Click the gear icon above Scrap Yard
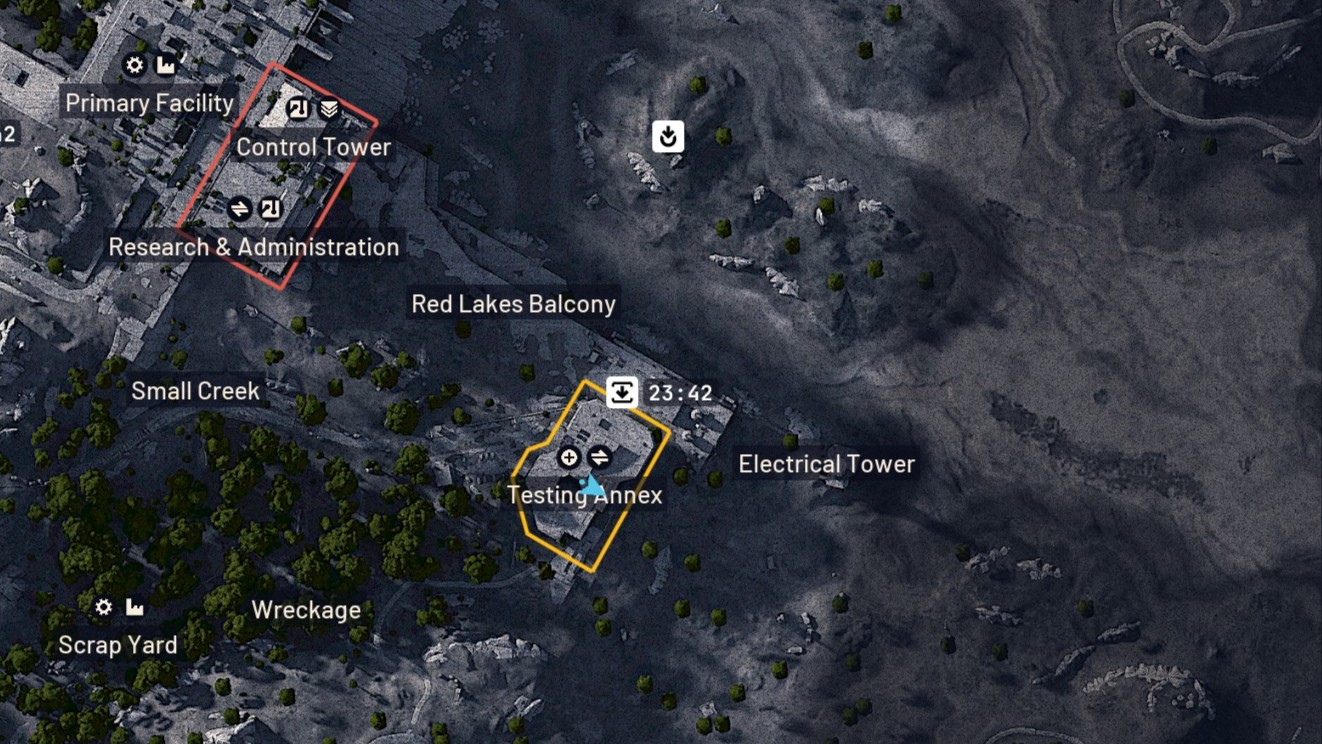The image size is (1322, 744). tap(103, 607)
